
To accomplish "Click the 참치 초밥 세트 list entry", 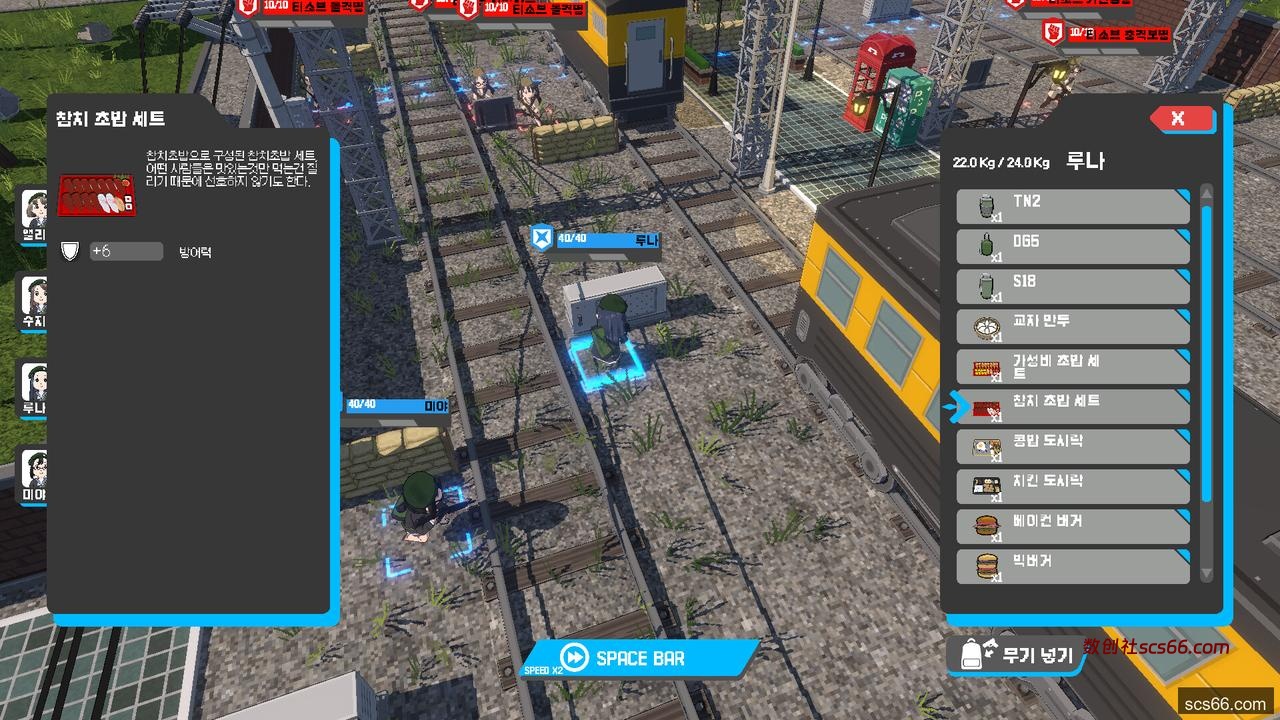I will point(1073,407).
